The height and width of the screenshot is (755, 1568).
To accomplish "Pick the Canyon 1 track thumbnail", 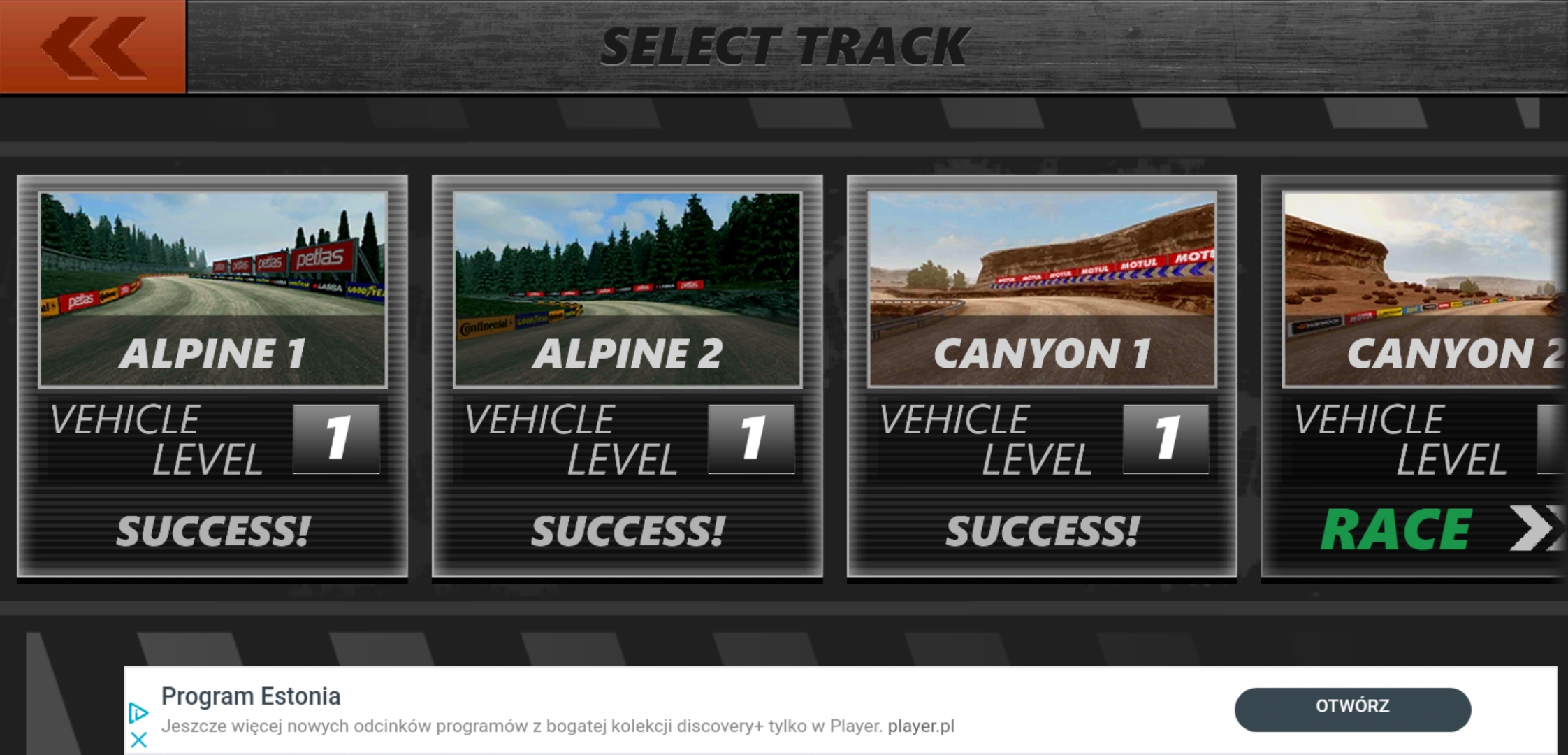I will tap(1041, 289).
